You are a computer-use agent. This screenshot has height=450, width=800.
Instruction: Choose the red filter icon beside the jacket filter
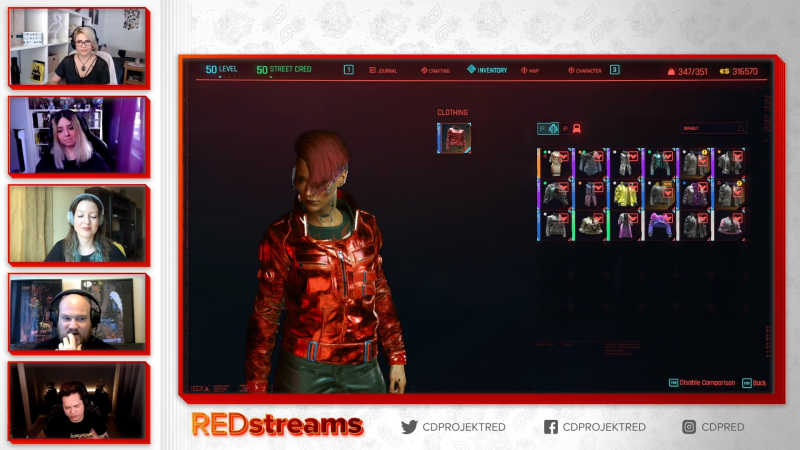point(577,129)
